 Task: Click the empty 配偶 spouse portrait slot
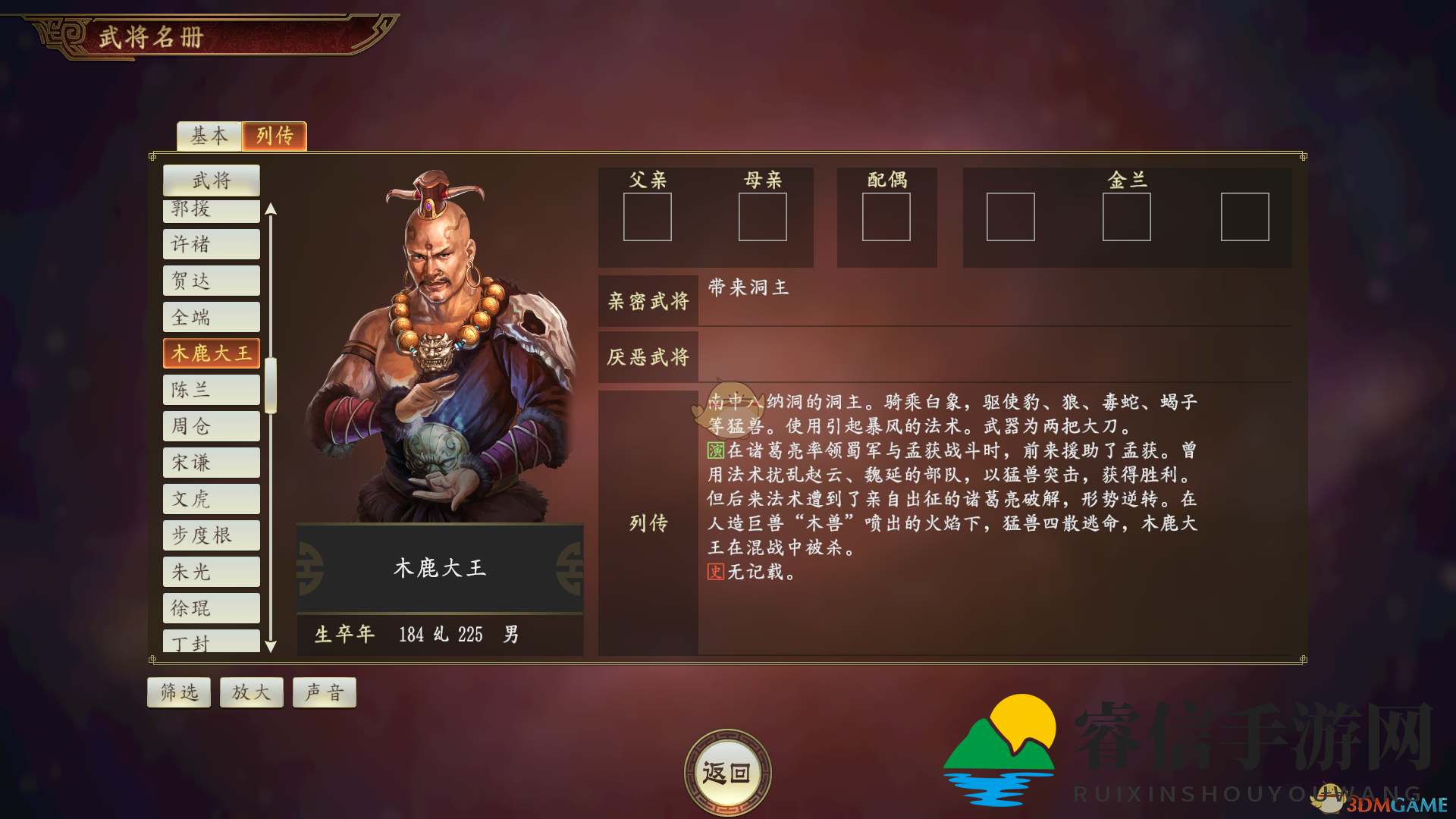(x=887, y=218)
